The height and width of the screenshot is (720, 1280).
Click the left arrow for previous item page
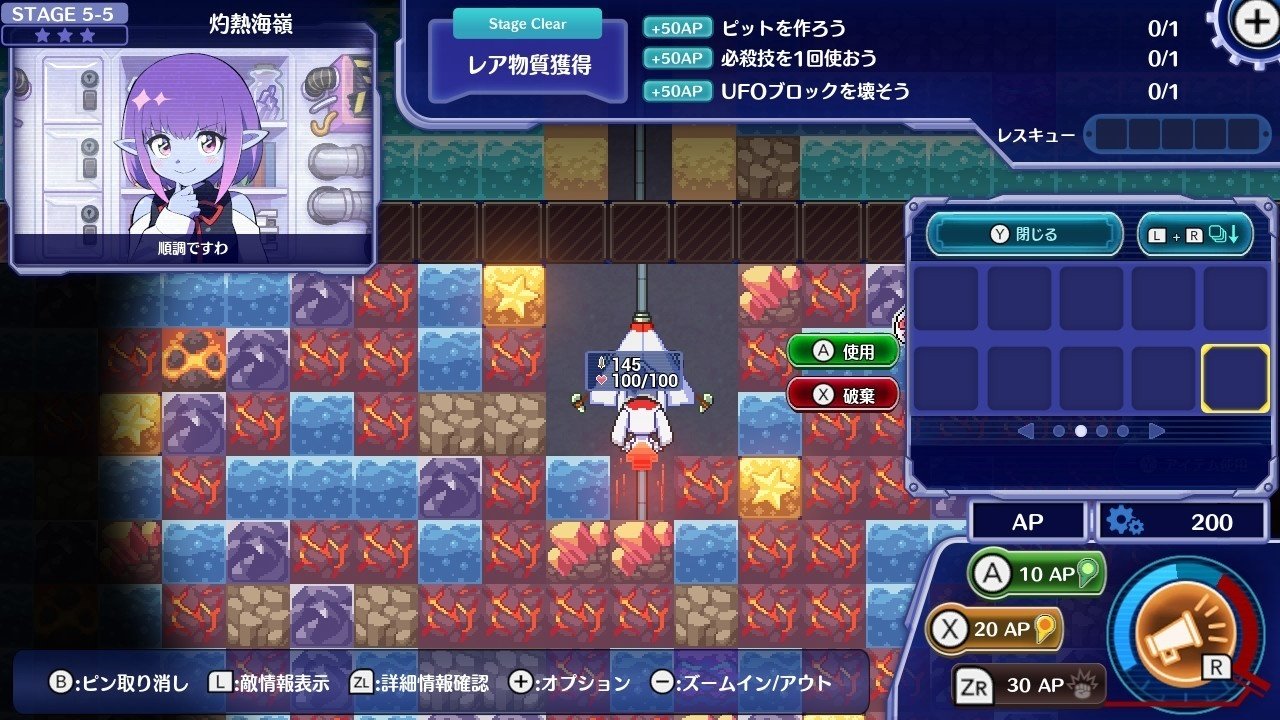point(1026,432)
